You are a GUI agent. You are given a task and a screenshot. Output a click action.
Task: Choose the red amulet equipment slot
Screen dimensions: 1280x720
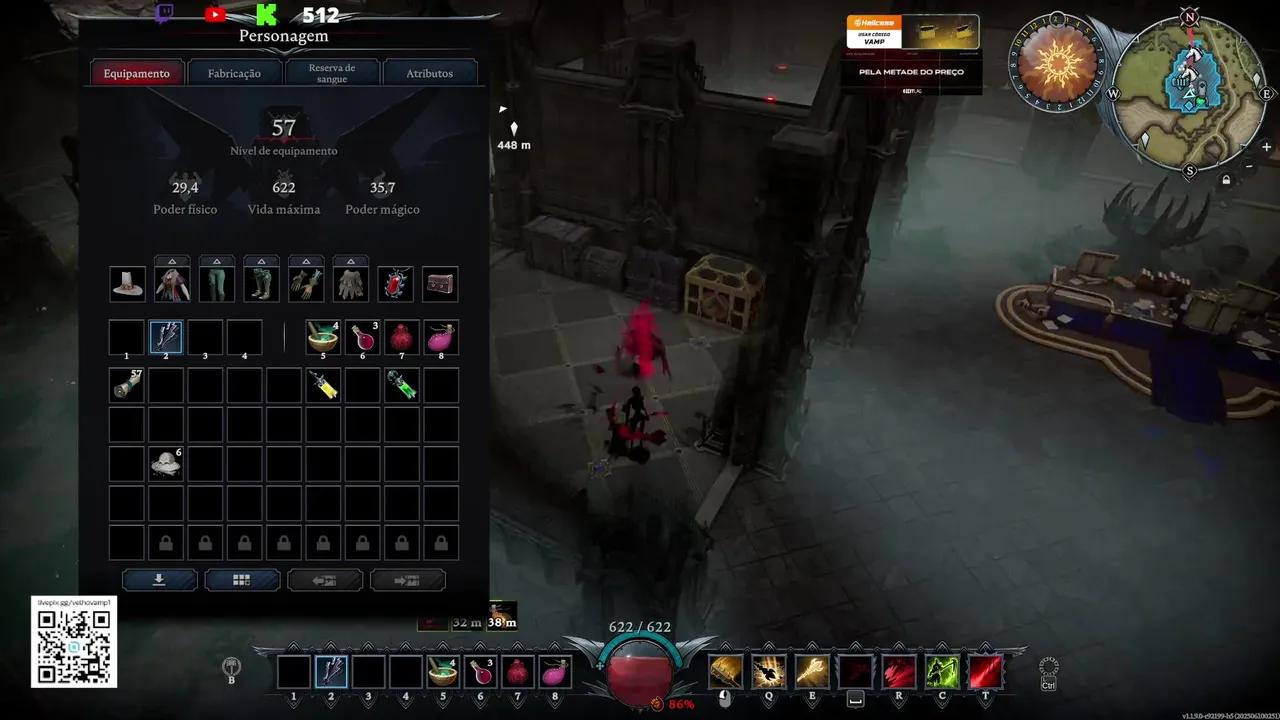click(x=395, y=284)
